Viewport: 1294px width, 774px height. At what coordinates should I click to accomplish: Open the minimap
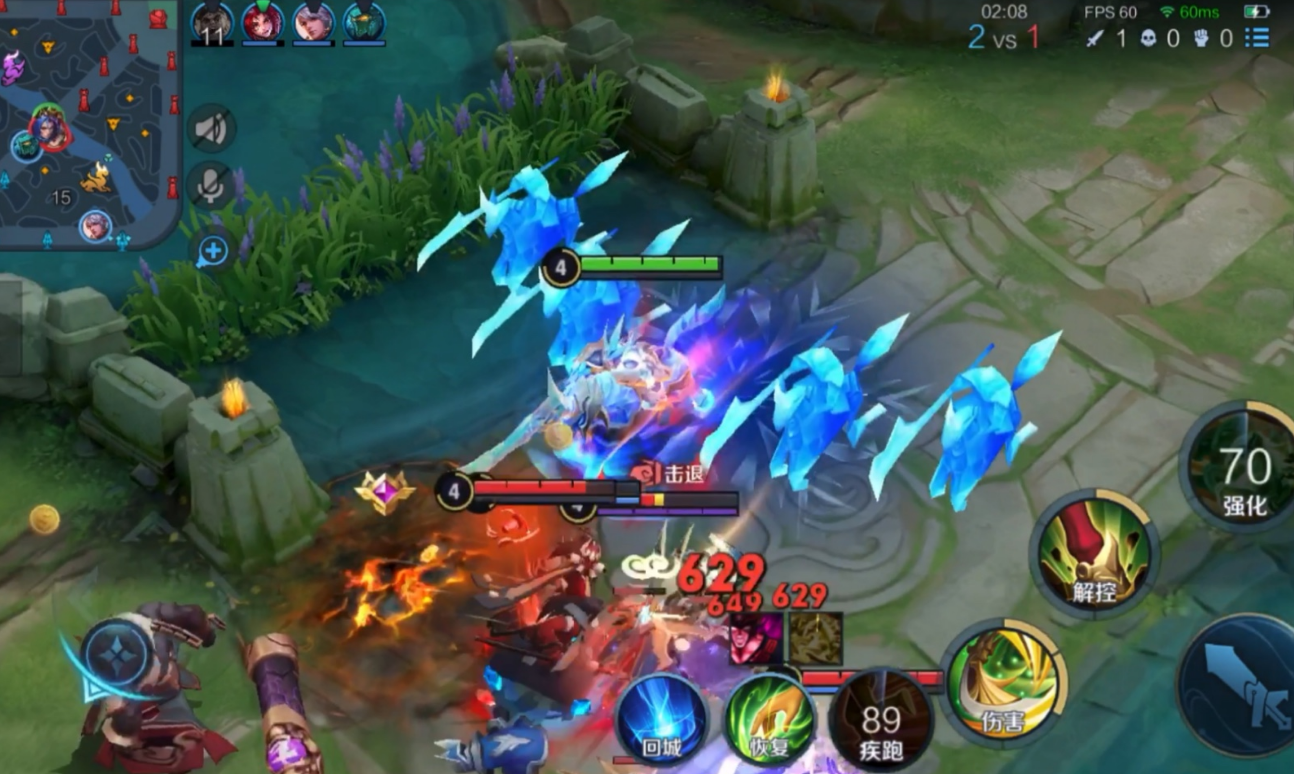pos(88,120)
